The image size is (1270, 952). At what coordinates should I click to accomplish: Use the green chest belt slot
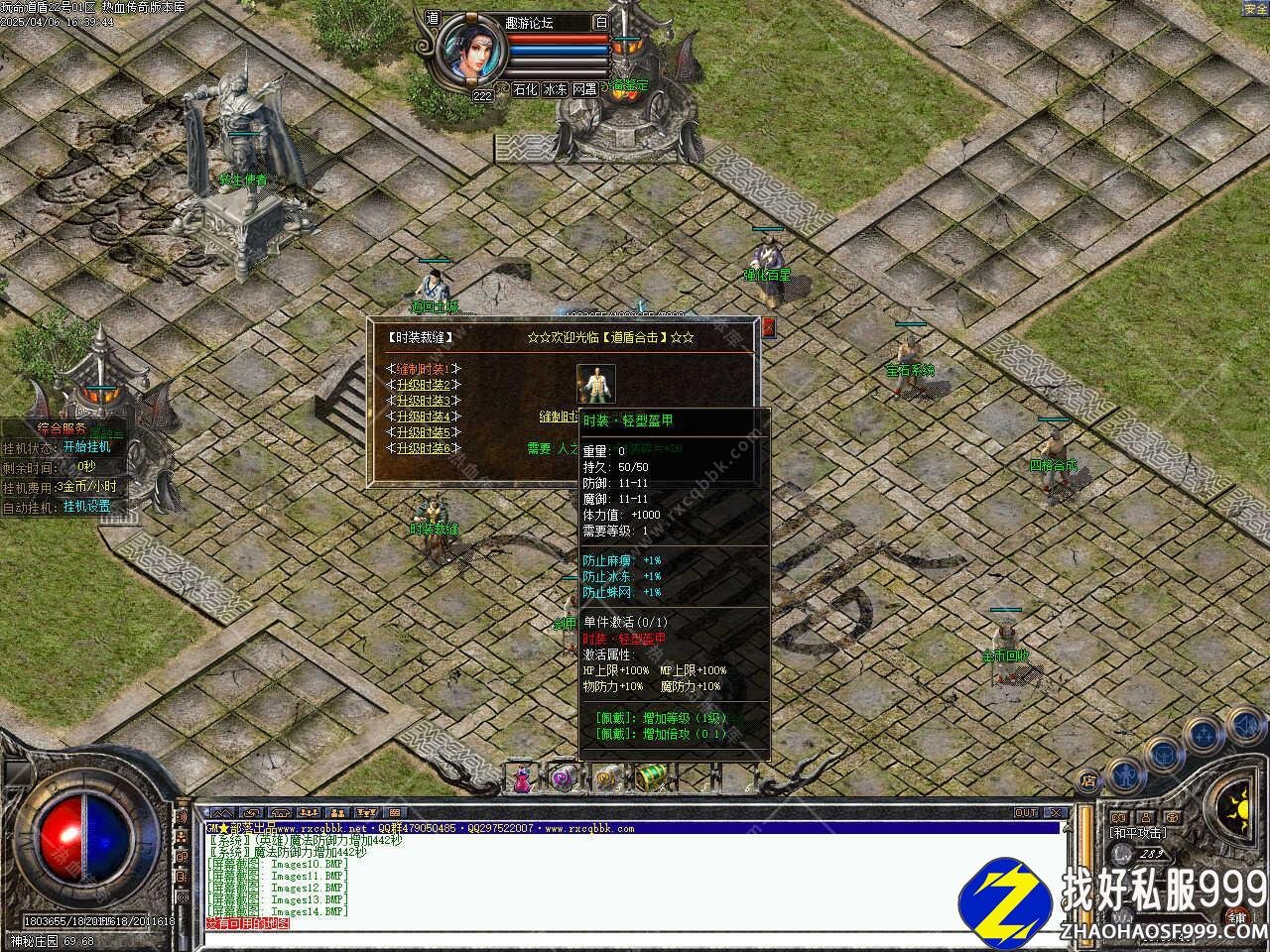tap(650, 778)
